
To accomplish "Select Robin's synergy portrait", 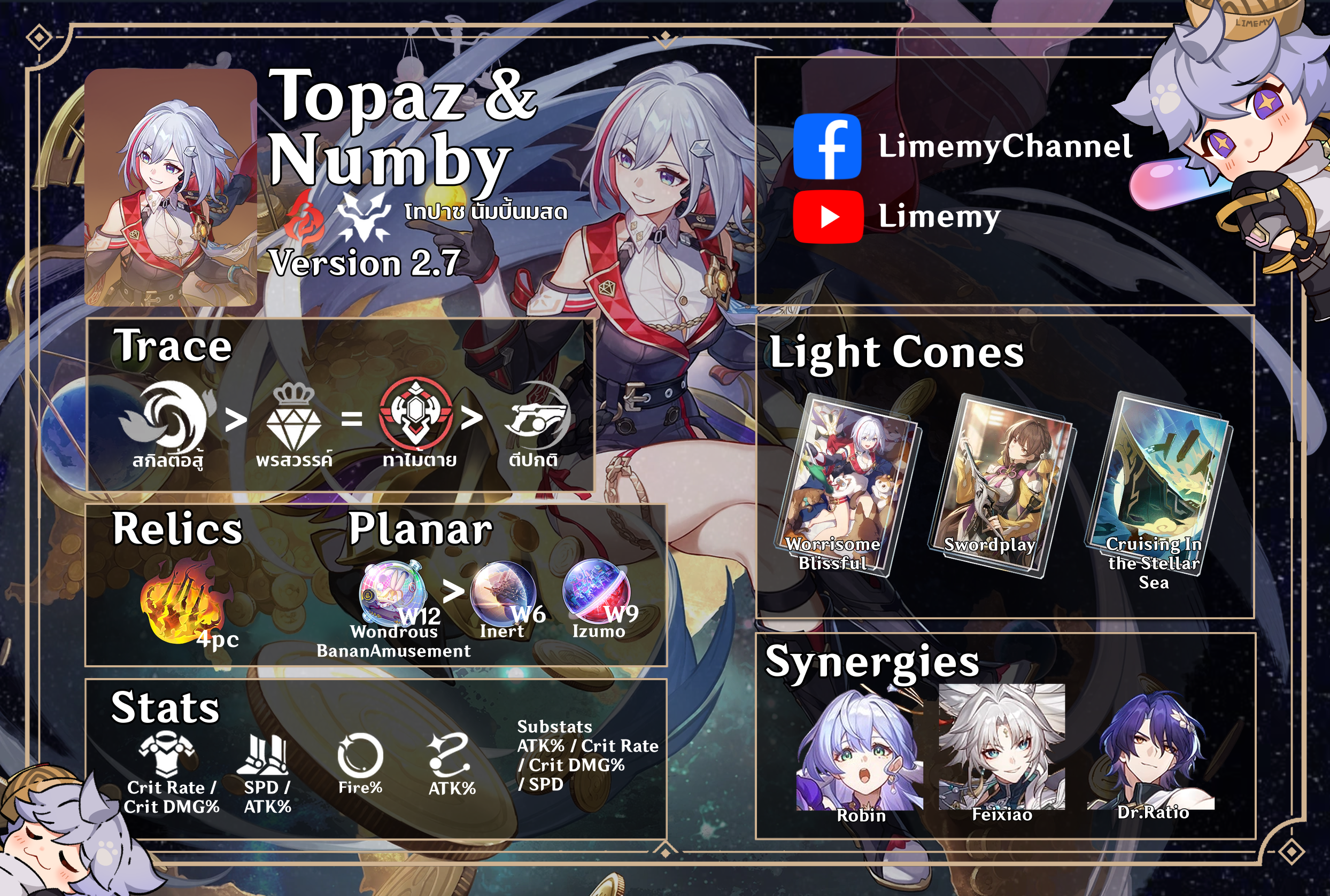I will (x=859, y=750).
